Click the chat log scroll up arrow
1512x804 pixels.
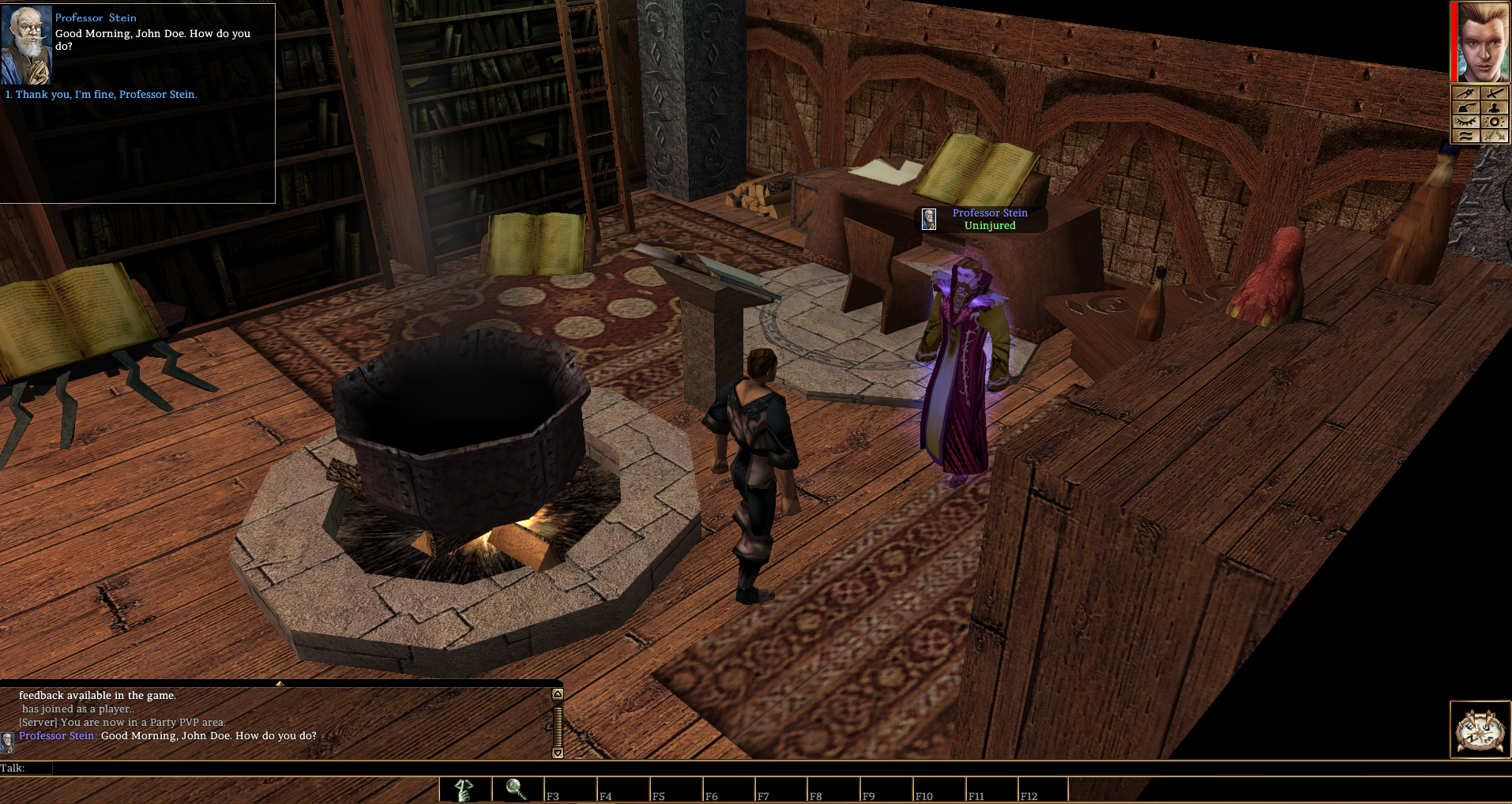[558, 694]
